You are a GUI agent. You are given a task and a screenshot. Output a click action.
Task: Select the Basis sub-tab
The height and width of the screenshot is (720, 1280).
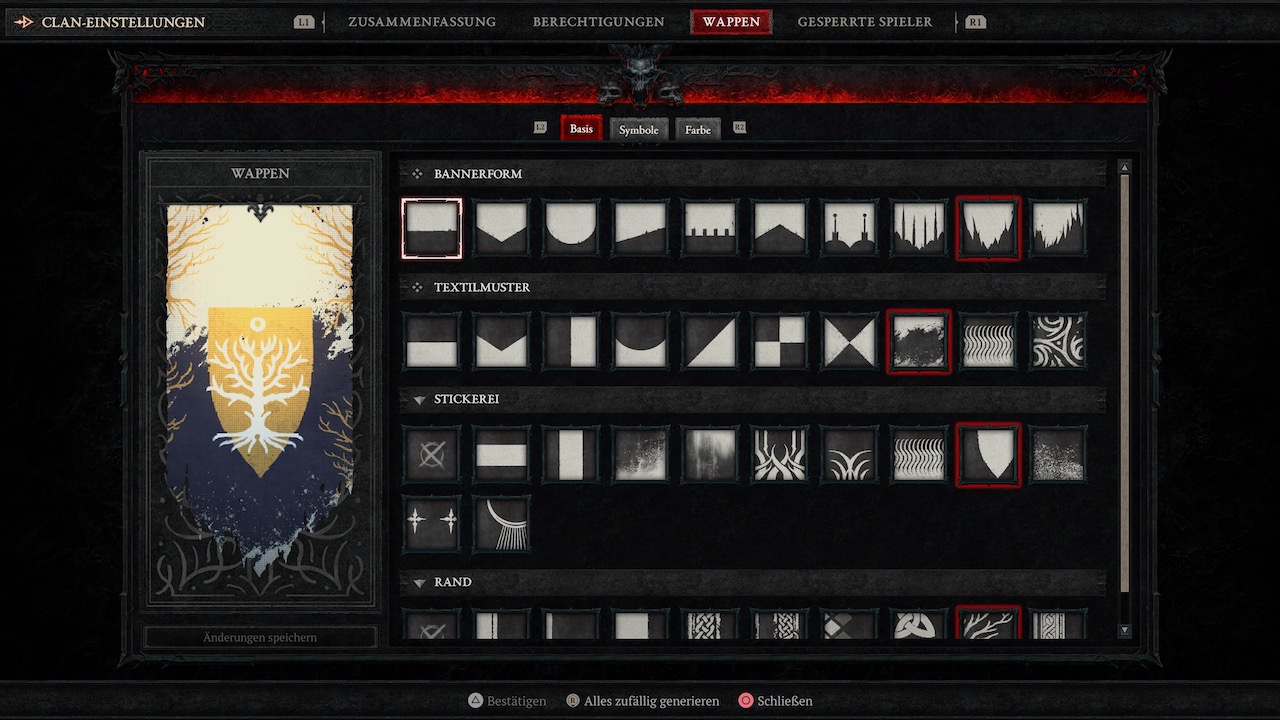[581, 129]
